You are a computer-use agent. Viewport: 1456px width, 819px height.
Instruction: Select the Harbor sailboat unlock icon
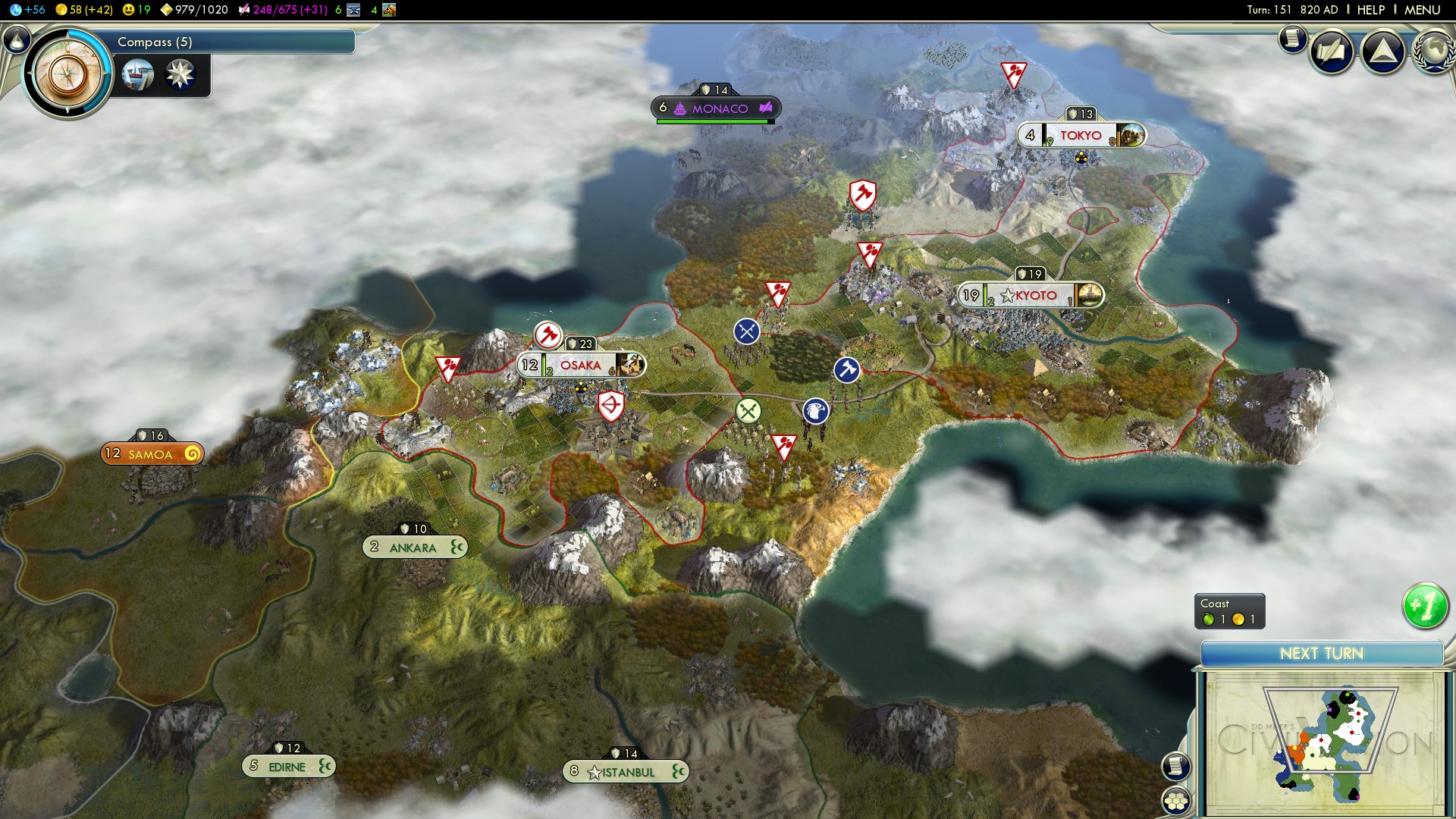coord(137,75)
